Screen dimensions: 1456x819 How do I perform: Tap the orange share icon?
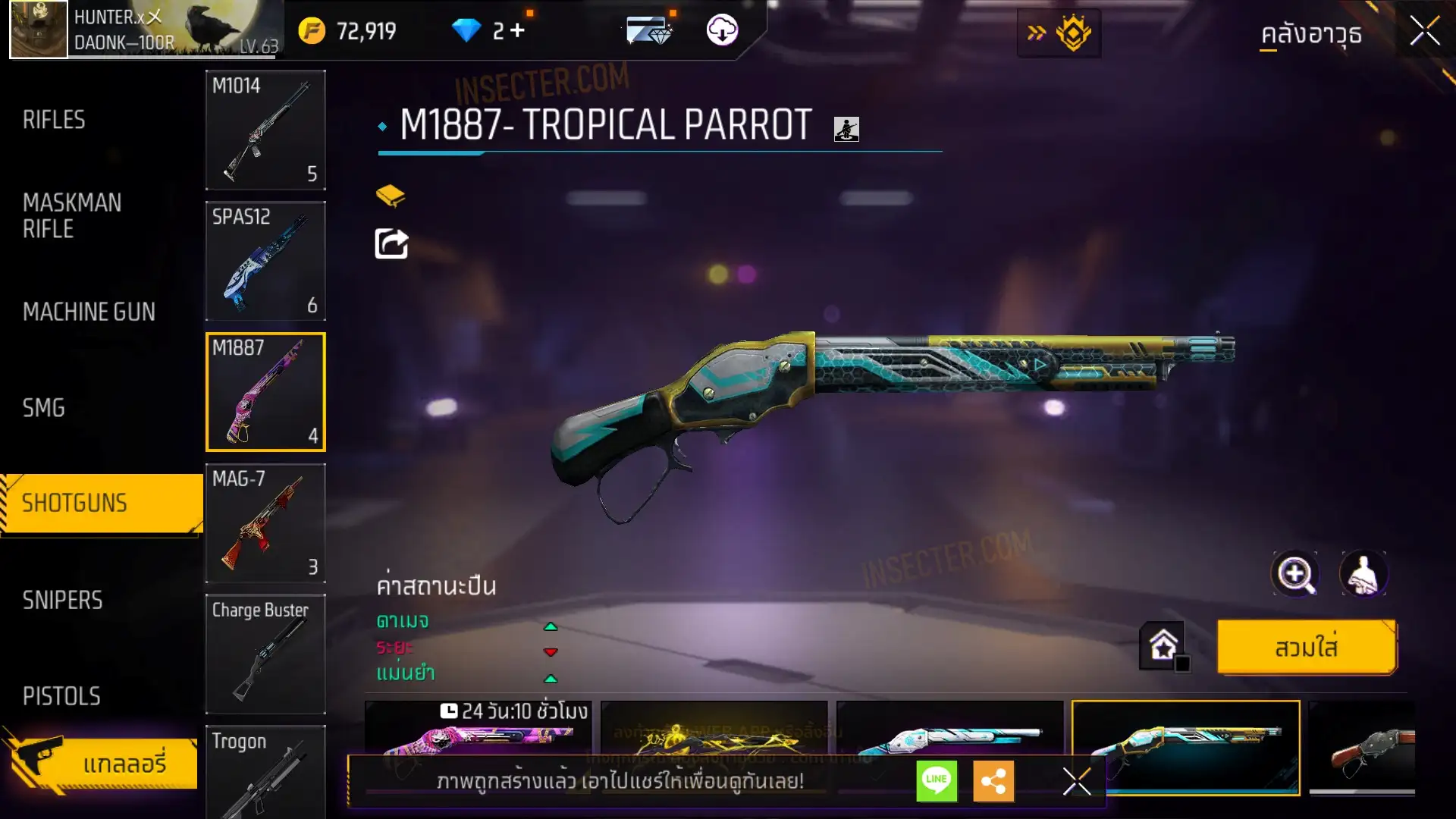click(x=993, y=780)
